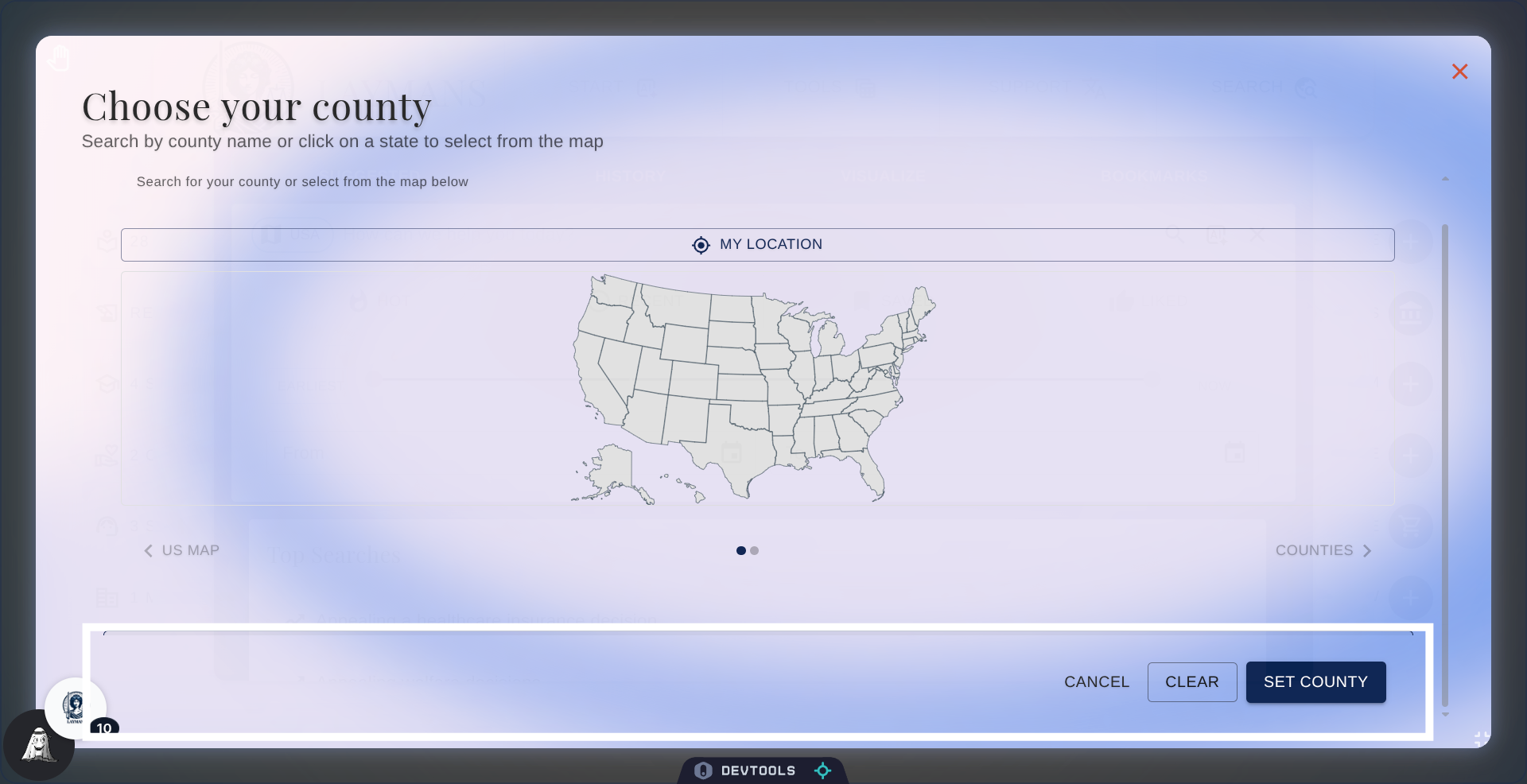Click the right chevron beside COUNTIES
1527x784 pixels.
pos(1368,550)
